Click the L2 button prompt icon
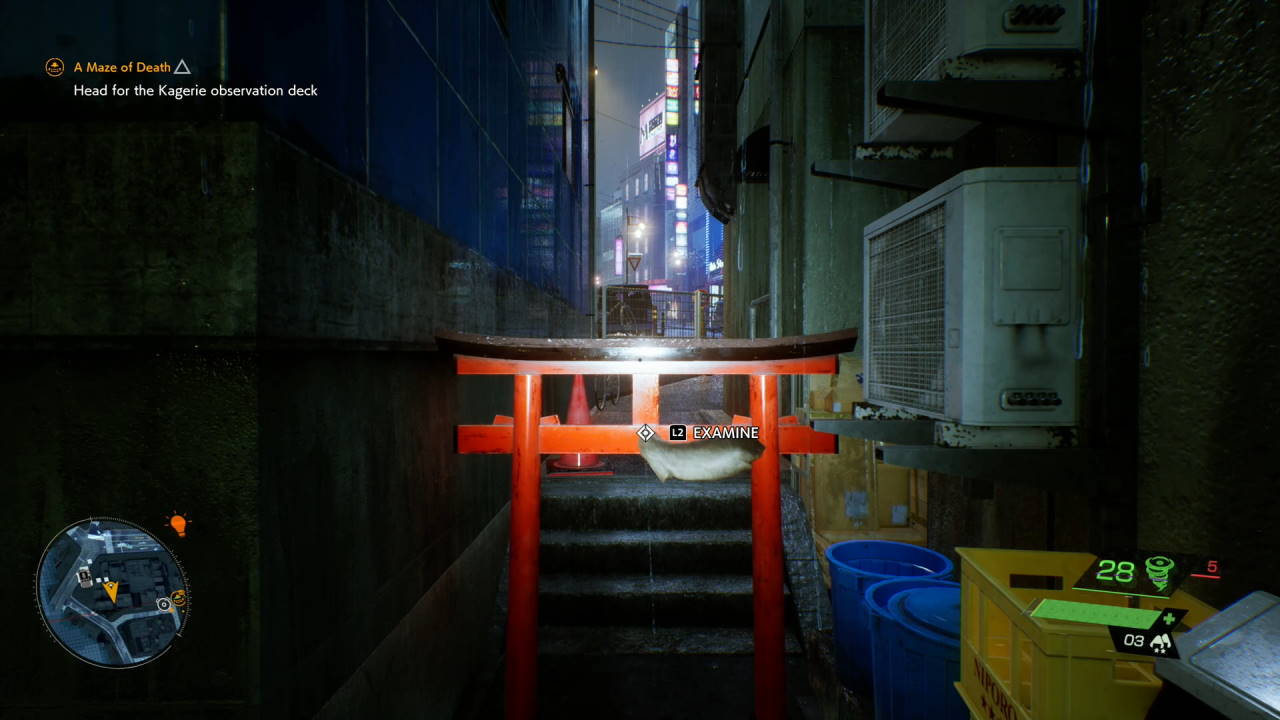Viewport: 1280px width, 720px height. (678, 433)
